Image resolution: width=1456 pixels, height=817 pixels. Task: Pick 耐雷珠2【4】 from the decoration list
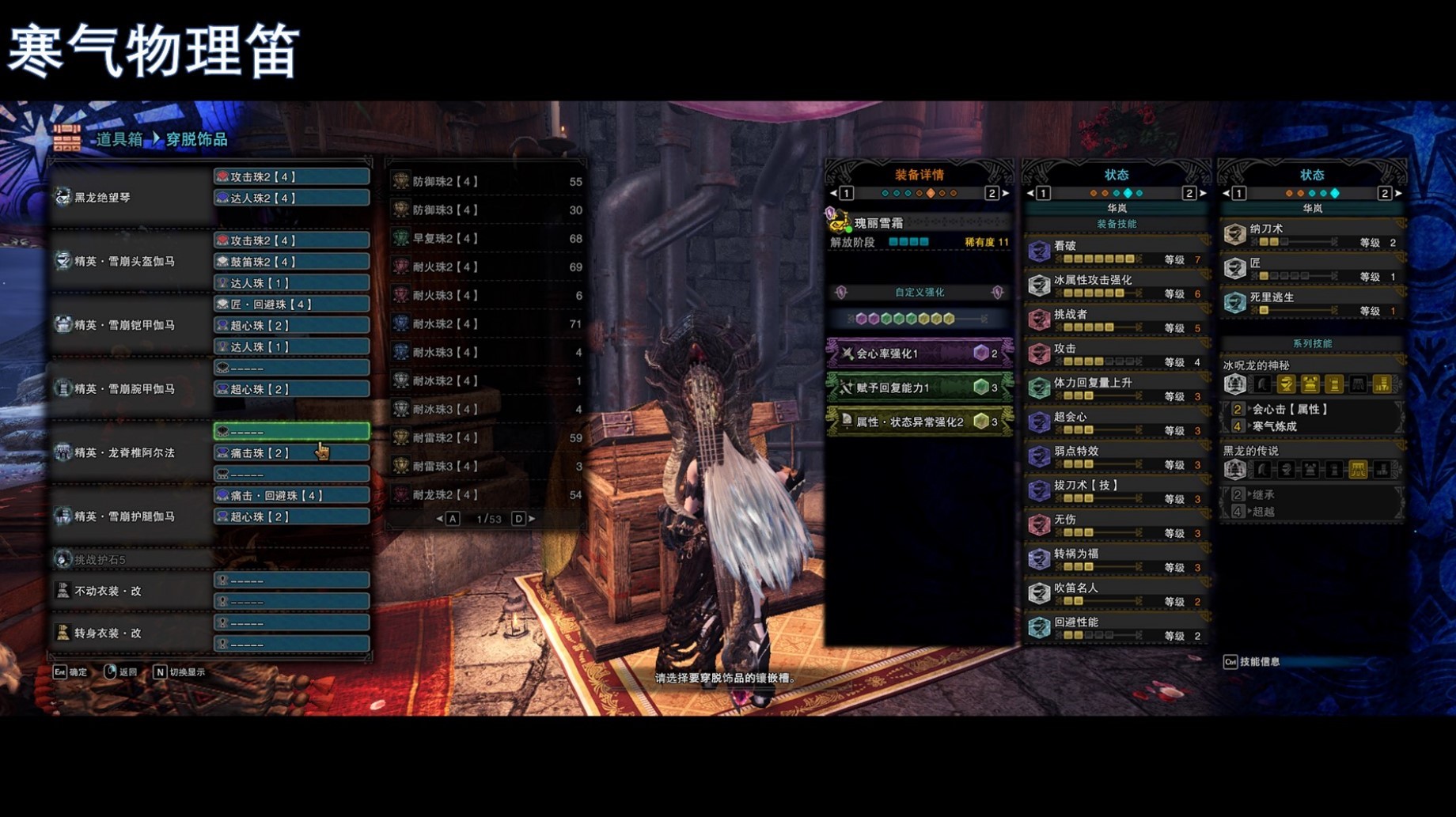[487, 438]
